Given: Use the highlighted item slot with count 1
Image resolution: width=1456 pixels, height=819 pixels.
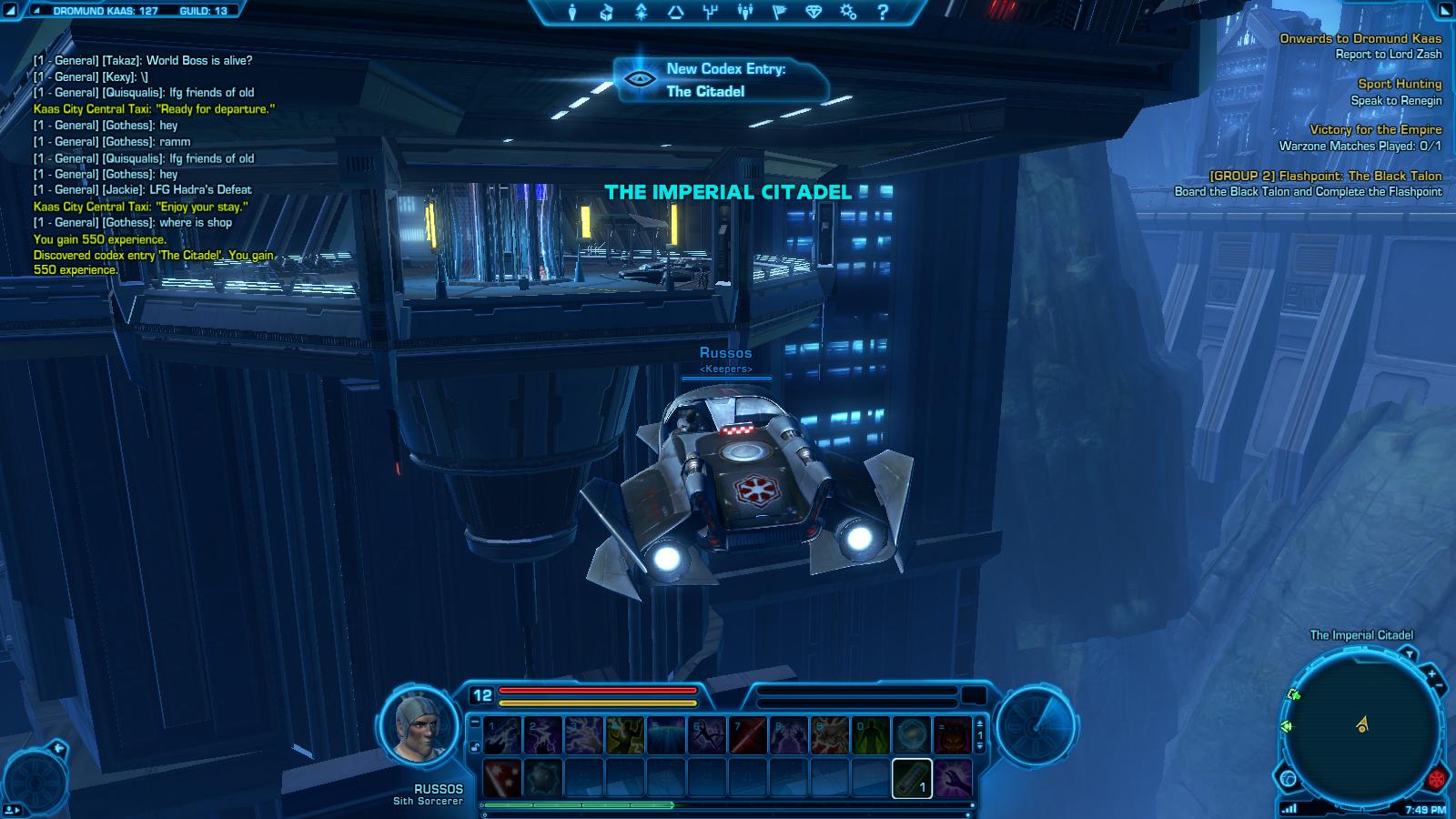Looking at the screenshot, I should [912, 779].
